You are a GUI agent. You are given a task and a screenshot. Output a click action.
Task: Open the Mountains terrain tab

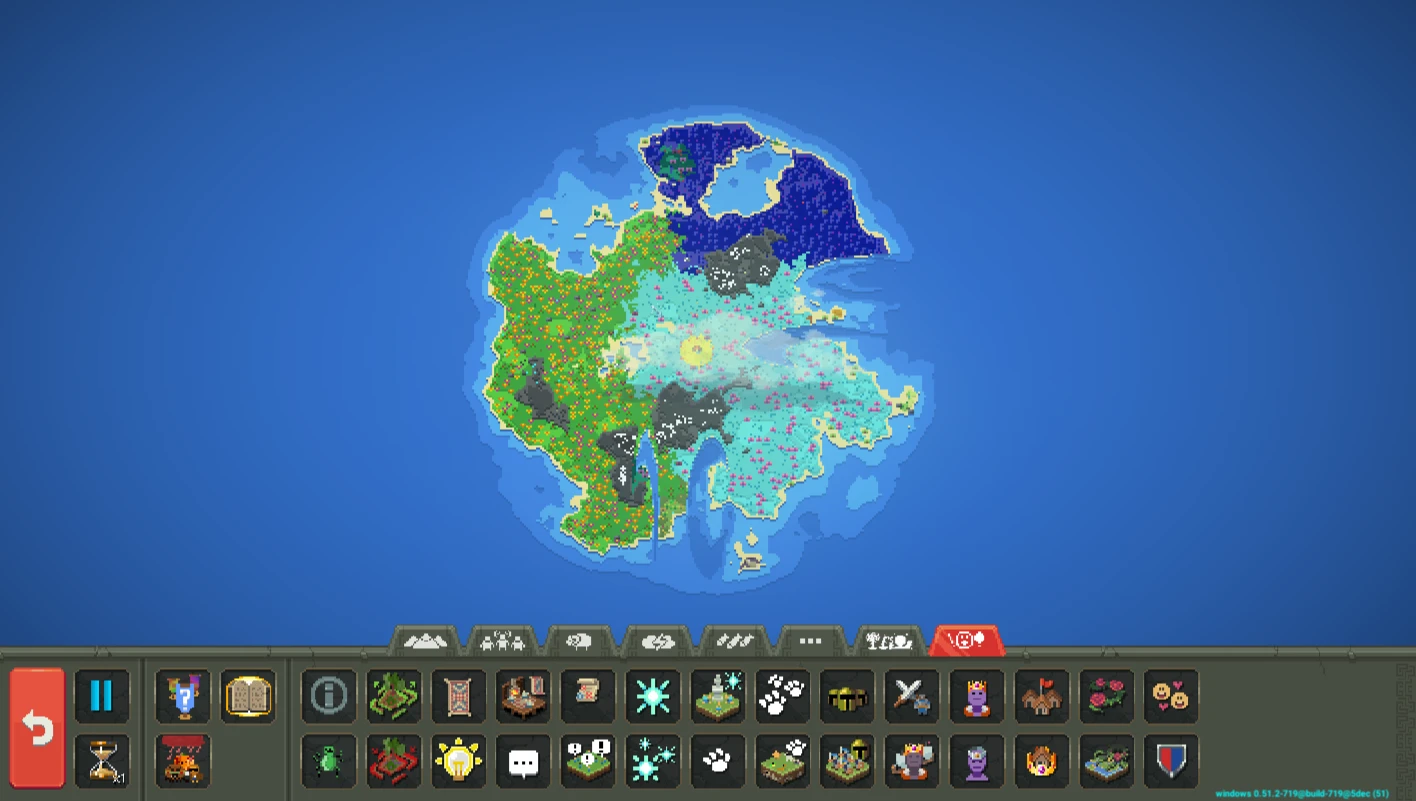427,641
